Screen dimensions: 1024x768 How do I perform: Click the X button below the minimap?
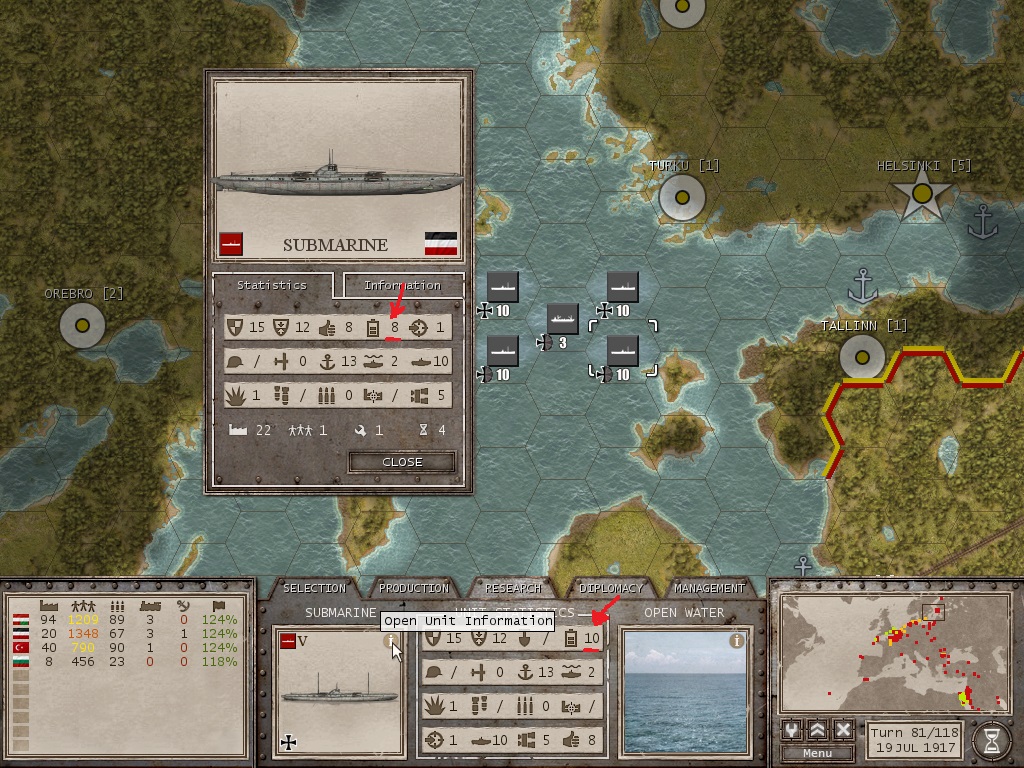[843, 730]
